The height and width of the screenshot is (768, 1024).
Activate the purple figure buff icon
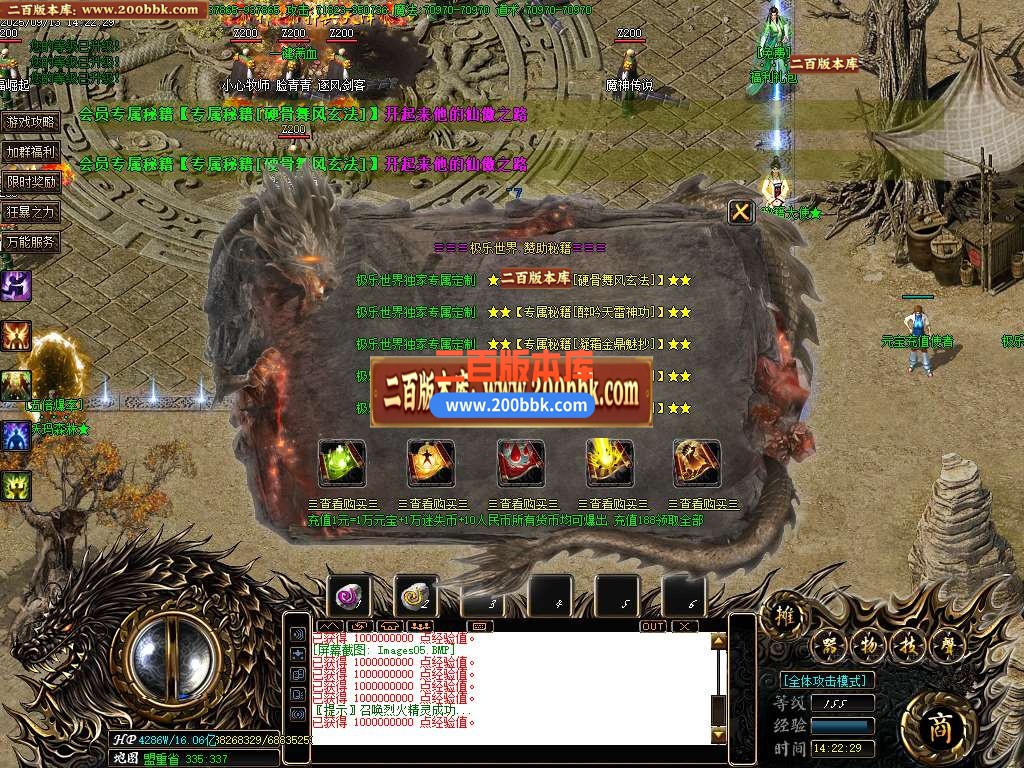pos(16,286)
